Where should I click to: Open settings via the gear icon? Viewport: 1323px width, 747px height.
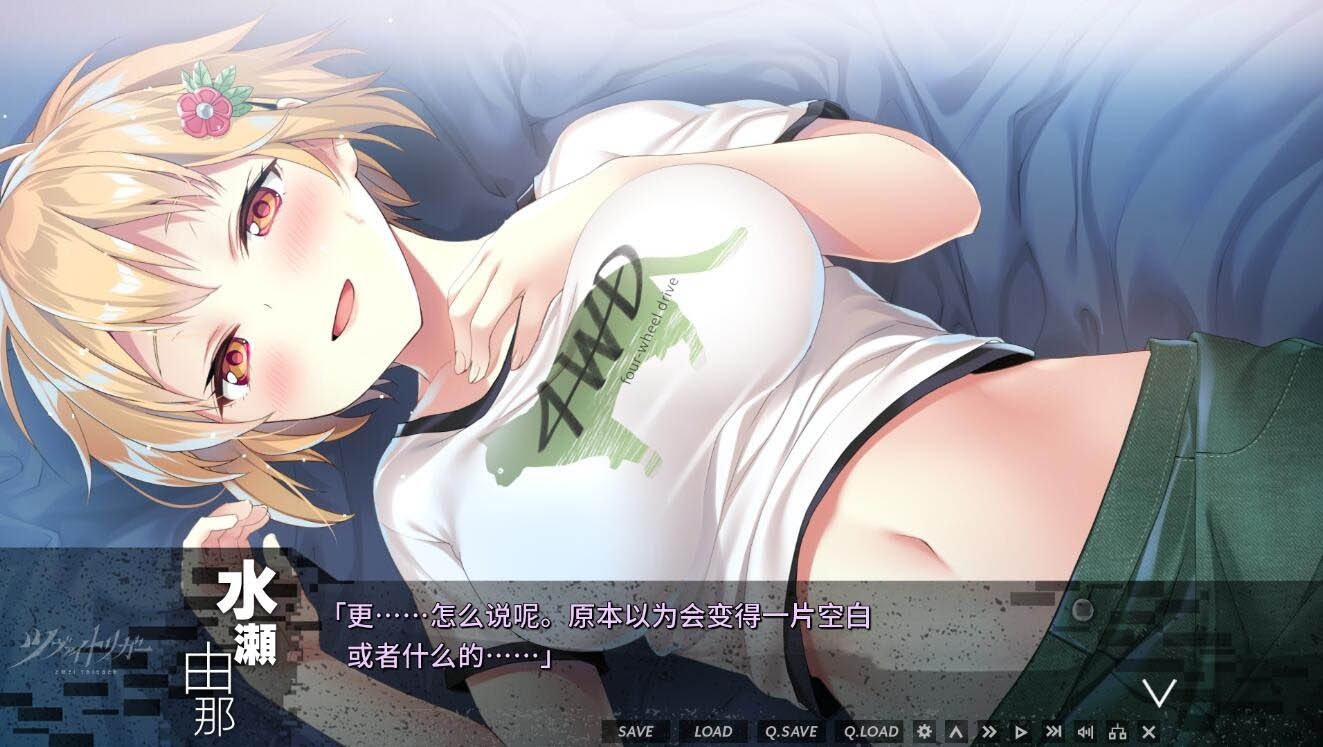pos(924,731)
